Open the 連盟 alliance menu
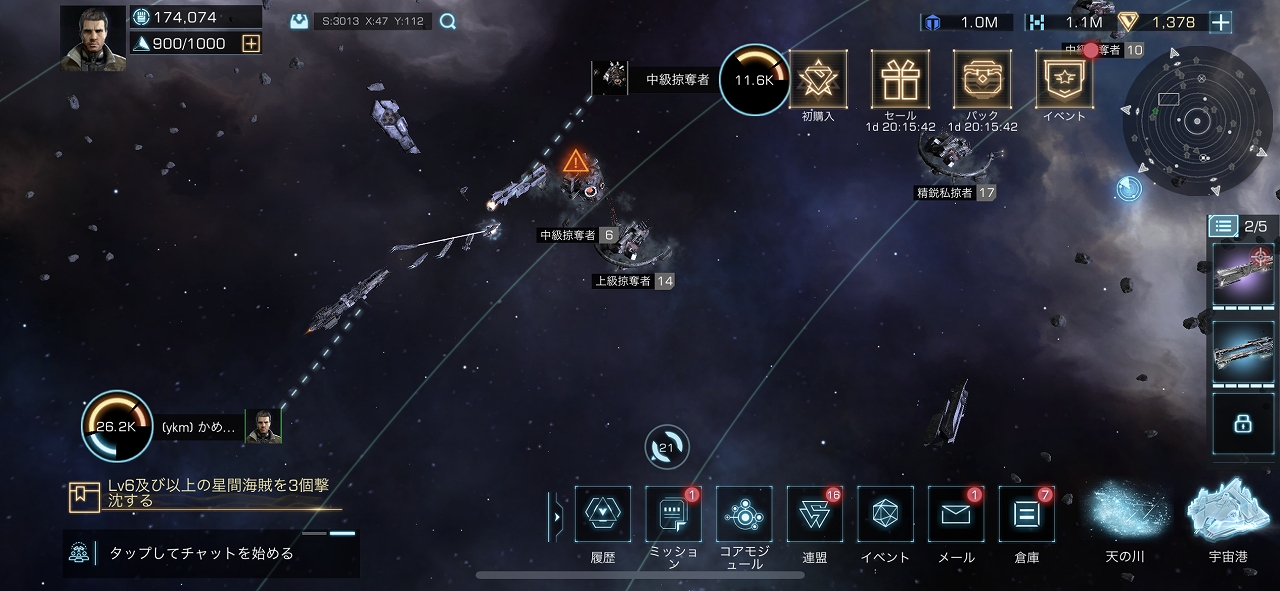Image resolution: width=1280 pixels, height=591 pixels. [815, 514]
